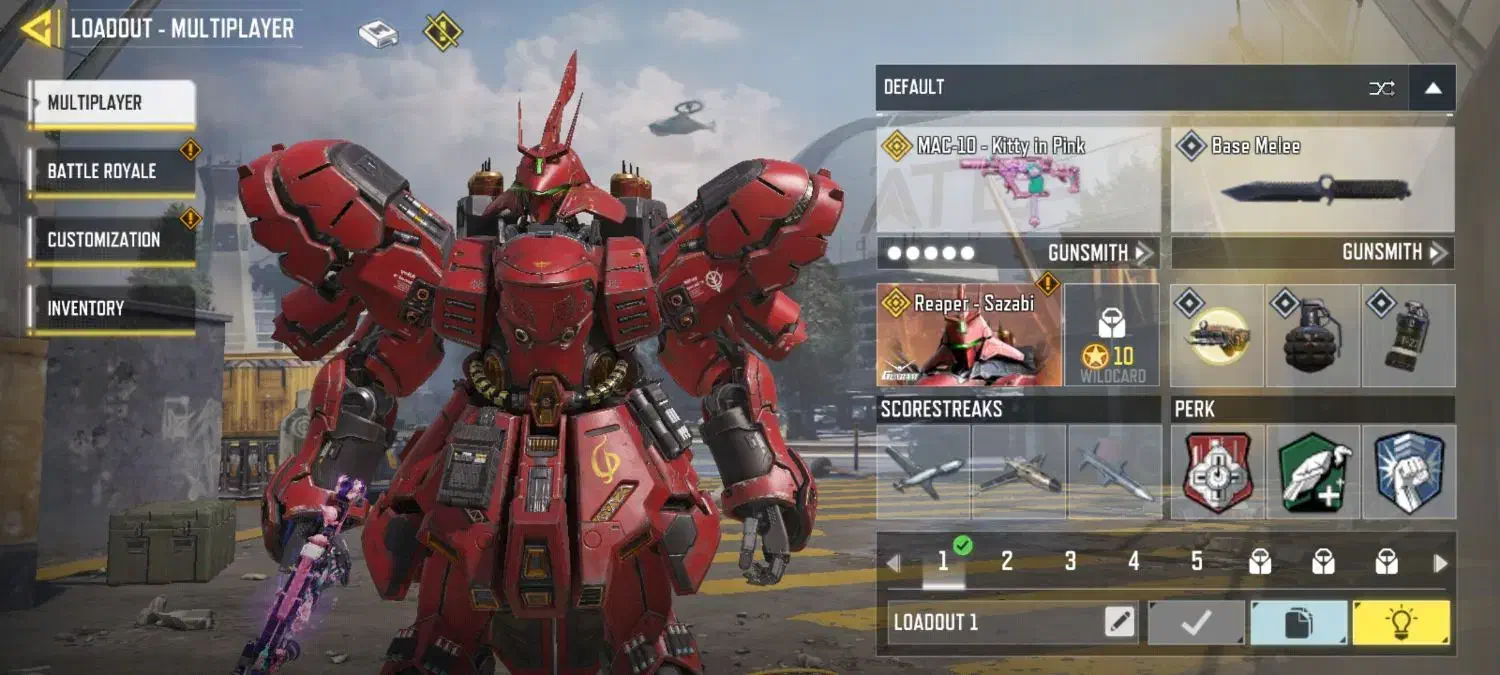Select the smoke grenade tactical slot
Screen dimensions: 1500x675
click(1408, 336)
